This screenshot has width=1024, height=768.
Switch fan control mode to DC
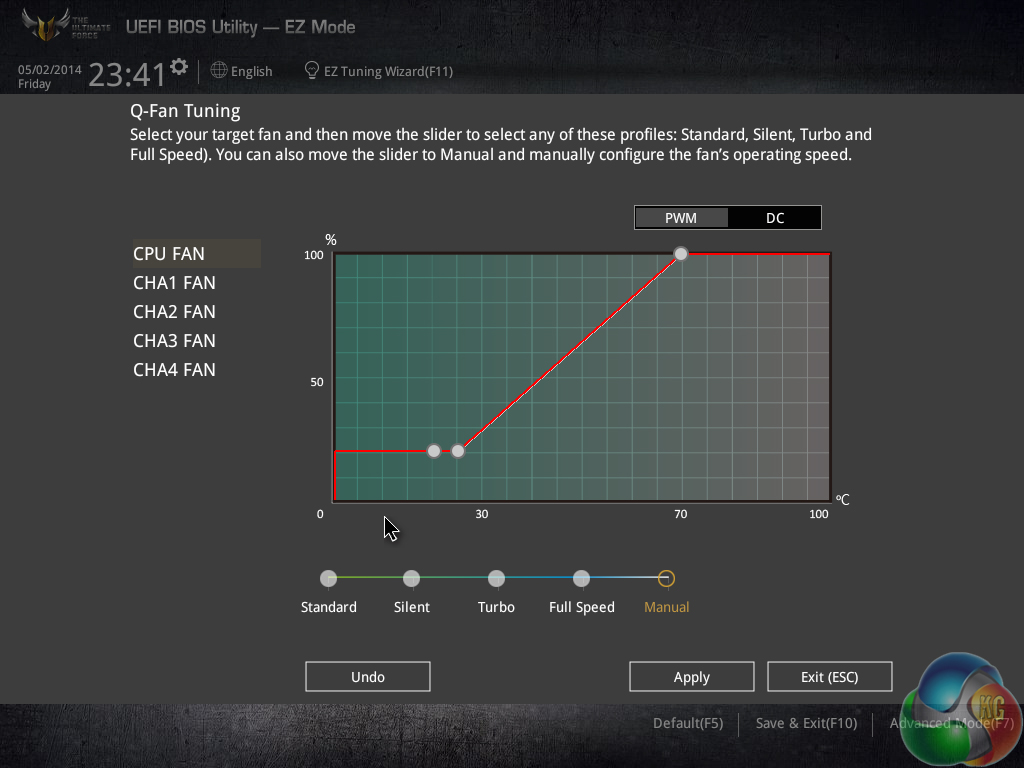tap(775, 218)
